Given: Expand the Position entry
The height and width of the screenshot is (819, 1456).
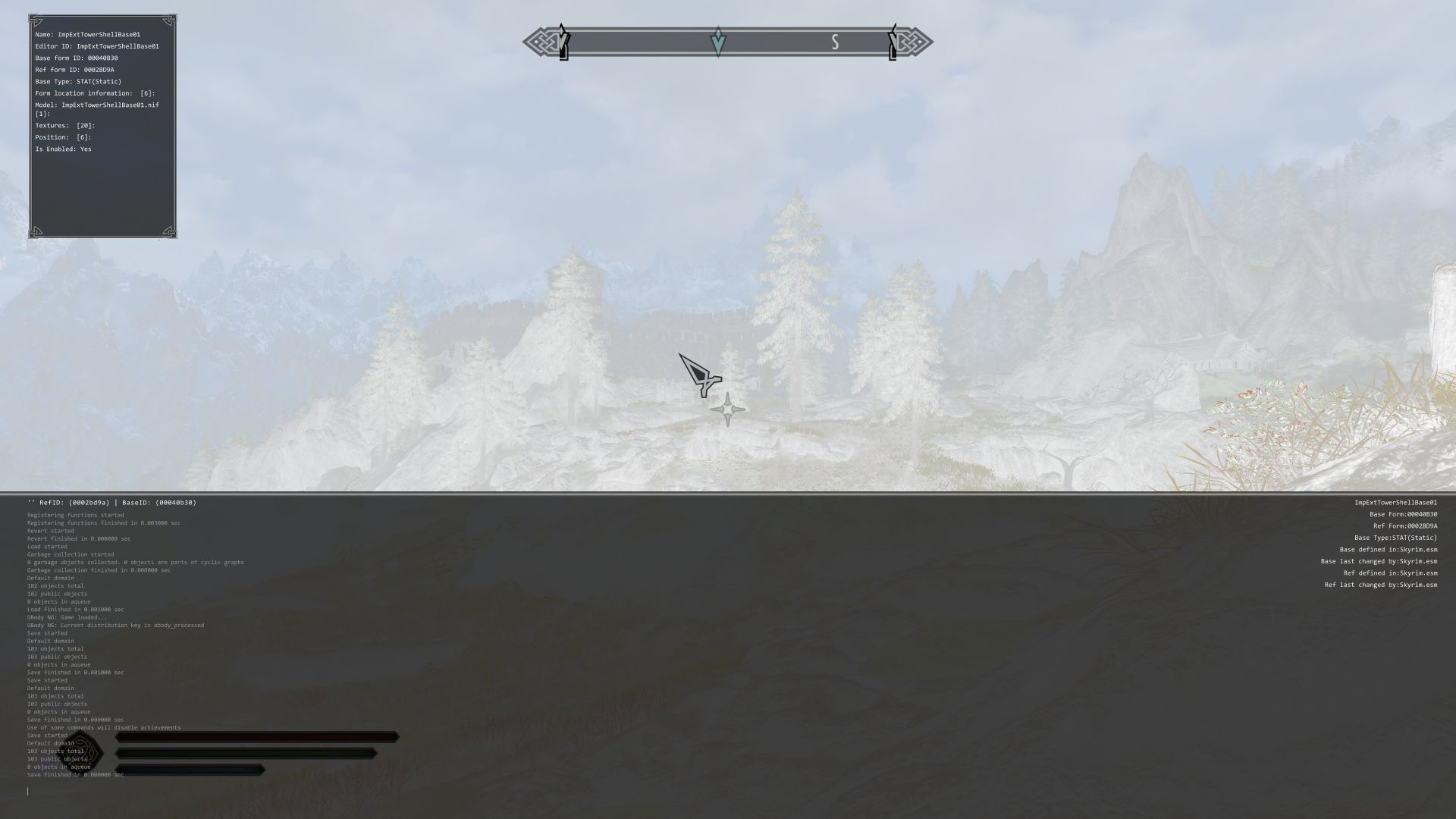Looking at the screenshot, I should click(x=63, y=137).
